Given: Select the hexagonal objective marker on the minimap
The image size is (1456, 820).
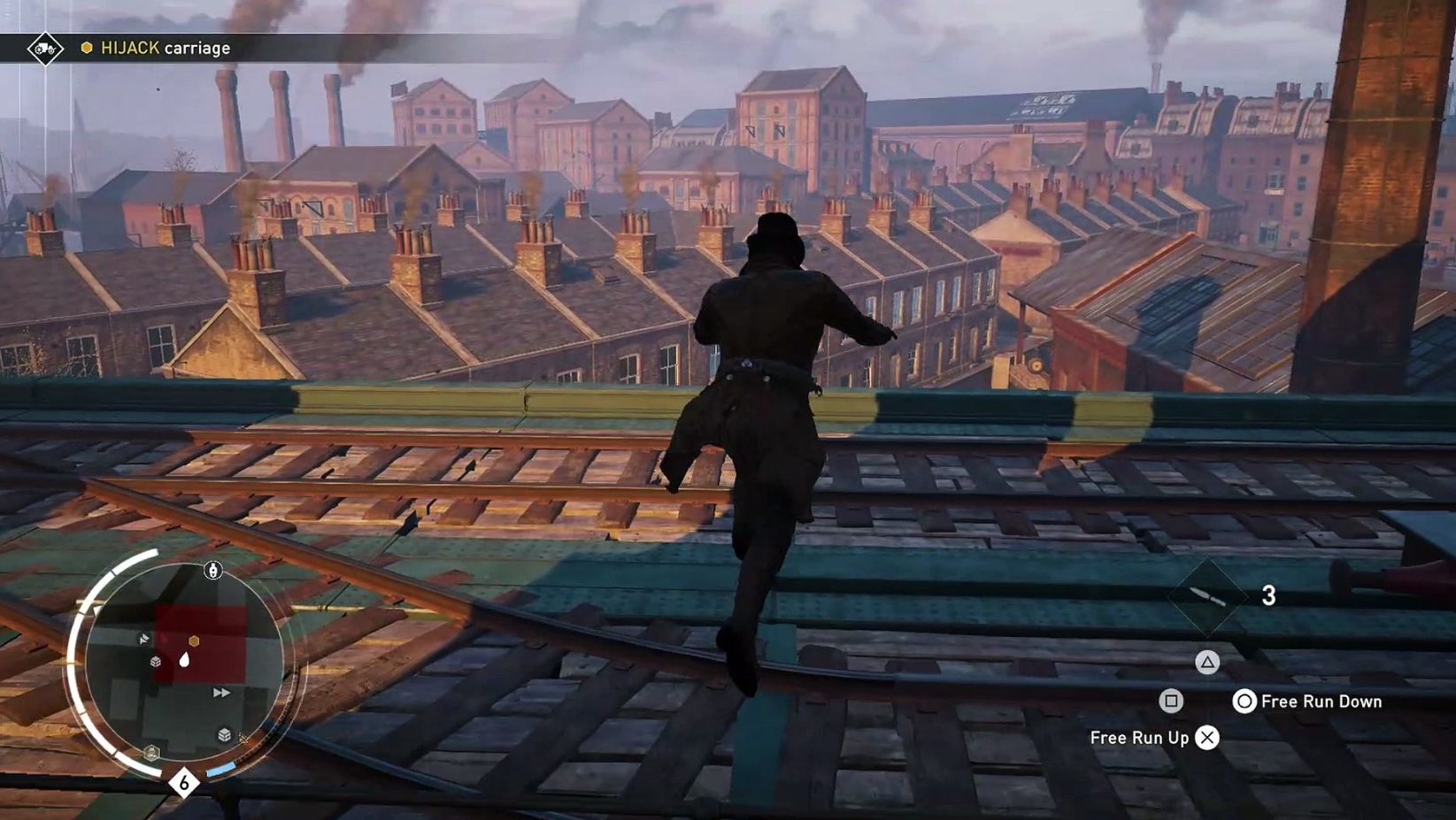Looking at the screenshot, I should 194,640.
